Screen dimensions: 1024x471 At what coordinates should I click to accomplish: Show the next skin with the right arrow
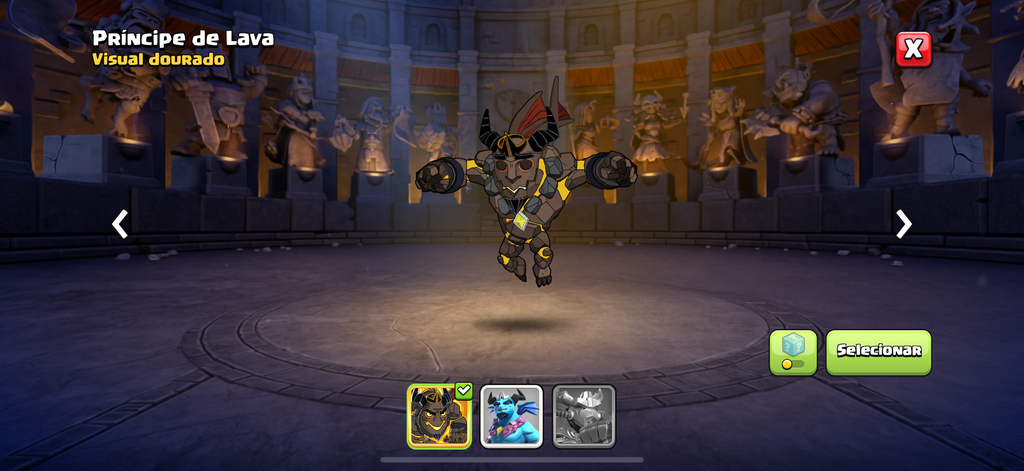point(903,224)
